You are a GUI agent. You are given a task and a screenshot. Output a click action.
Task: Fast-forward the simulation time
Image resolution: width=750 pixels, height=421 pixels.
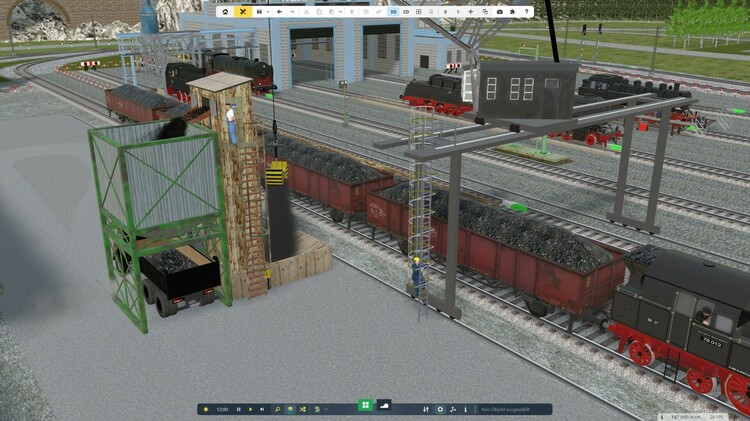tap(262, 409)
